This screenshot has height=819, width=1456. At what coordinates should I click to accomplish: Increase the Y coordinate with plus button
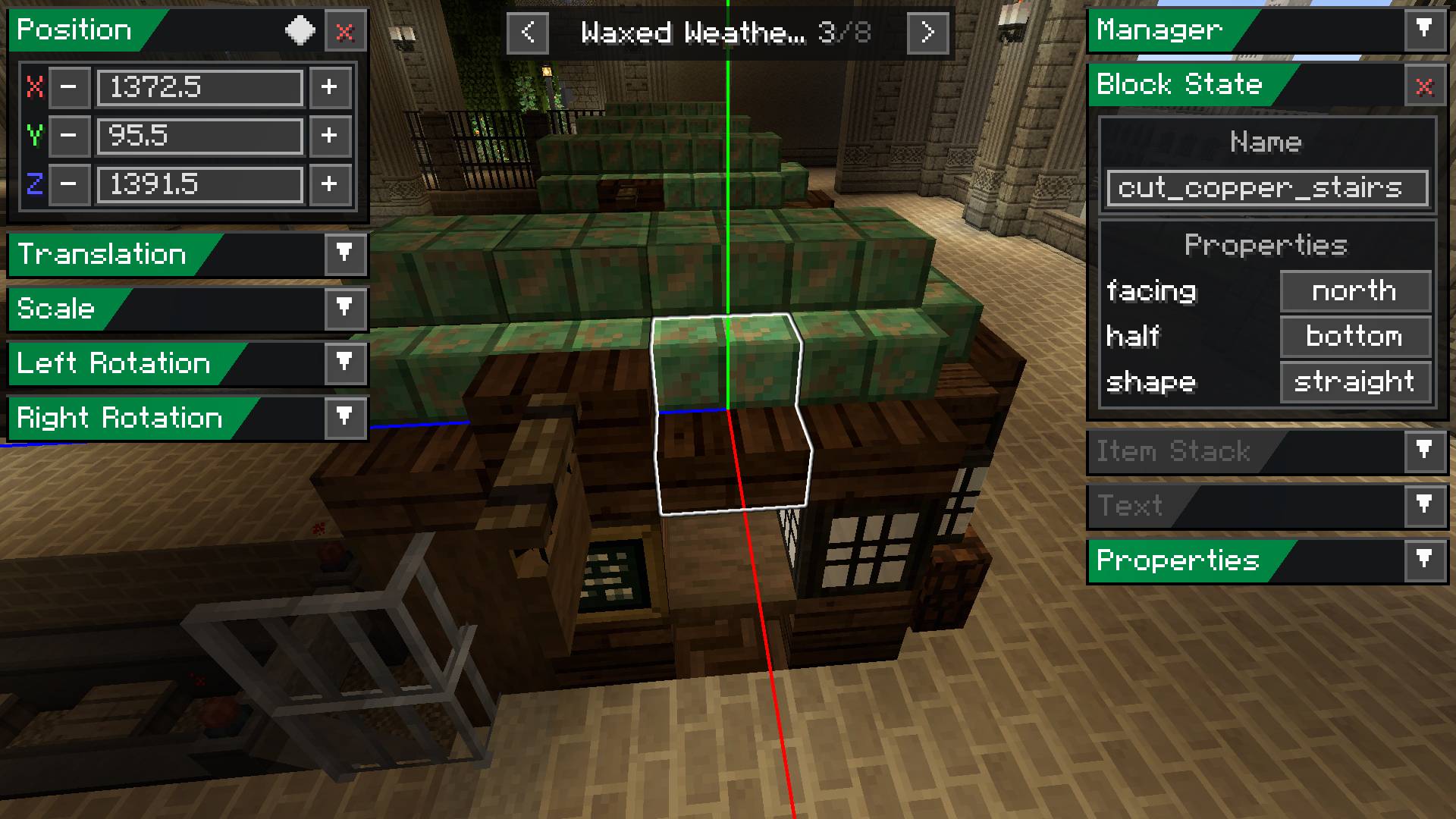pyautogui.click(x=330, y=136)
